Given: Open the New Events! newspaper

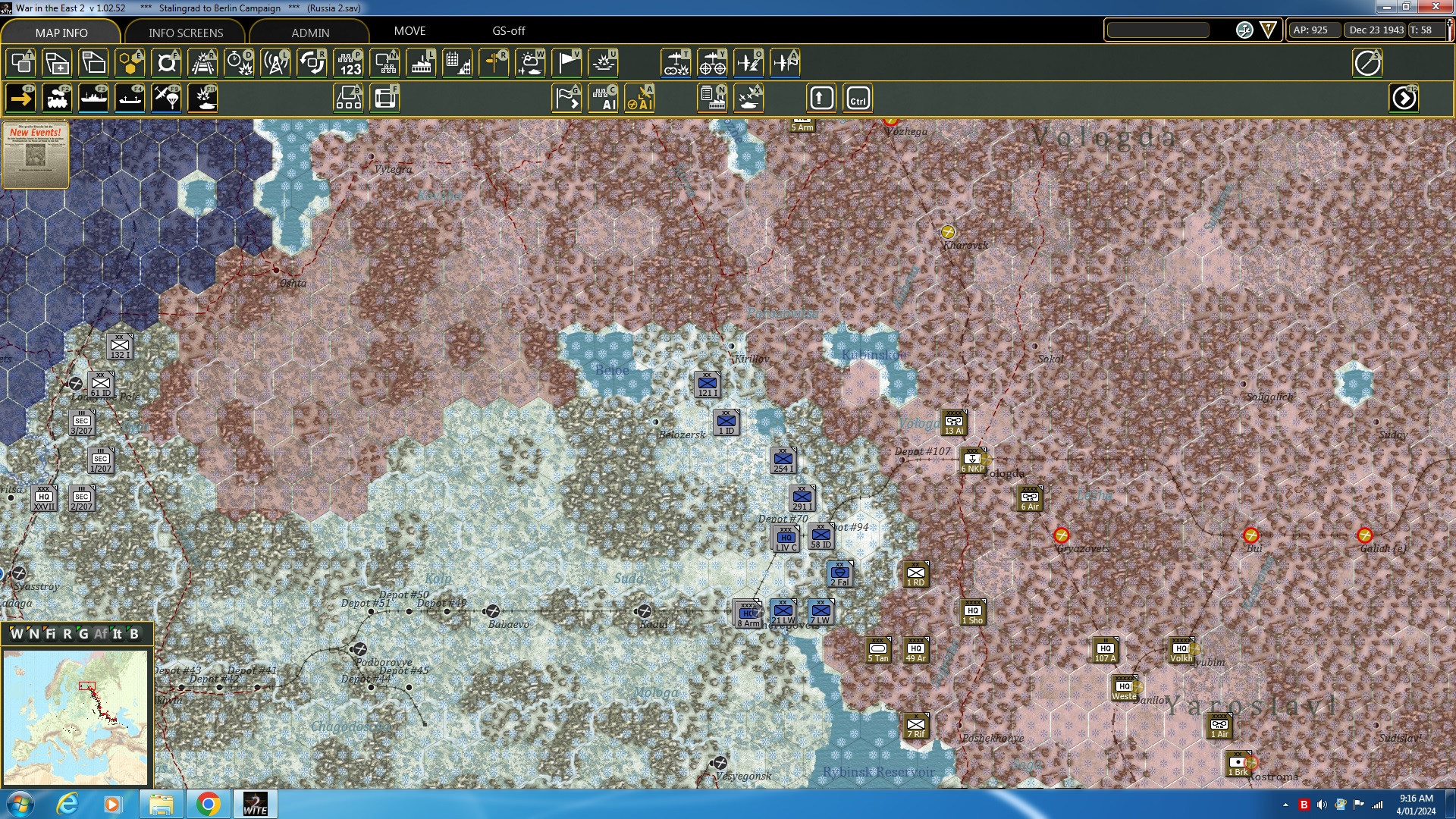Looking at the screenshot, I should 35,155.
